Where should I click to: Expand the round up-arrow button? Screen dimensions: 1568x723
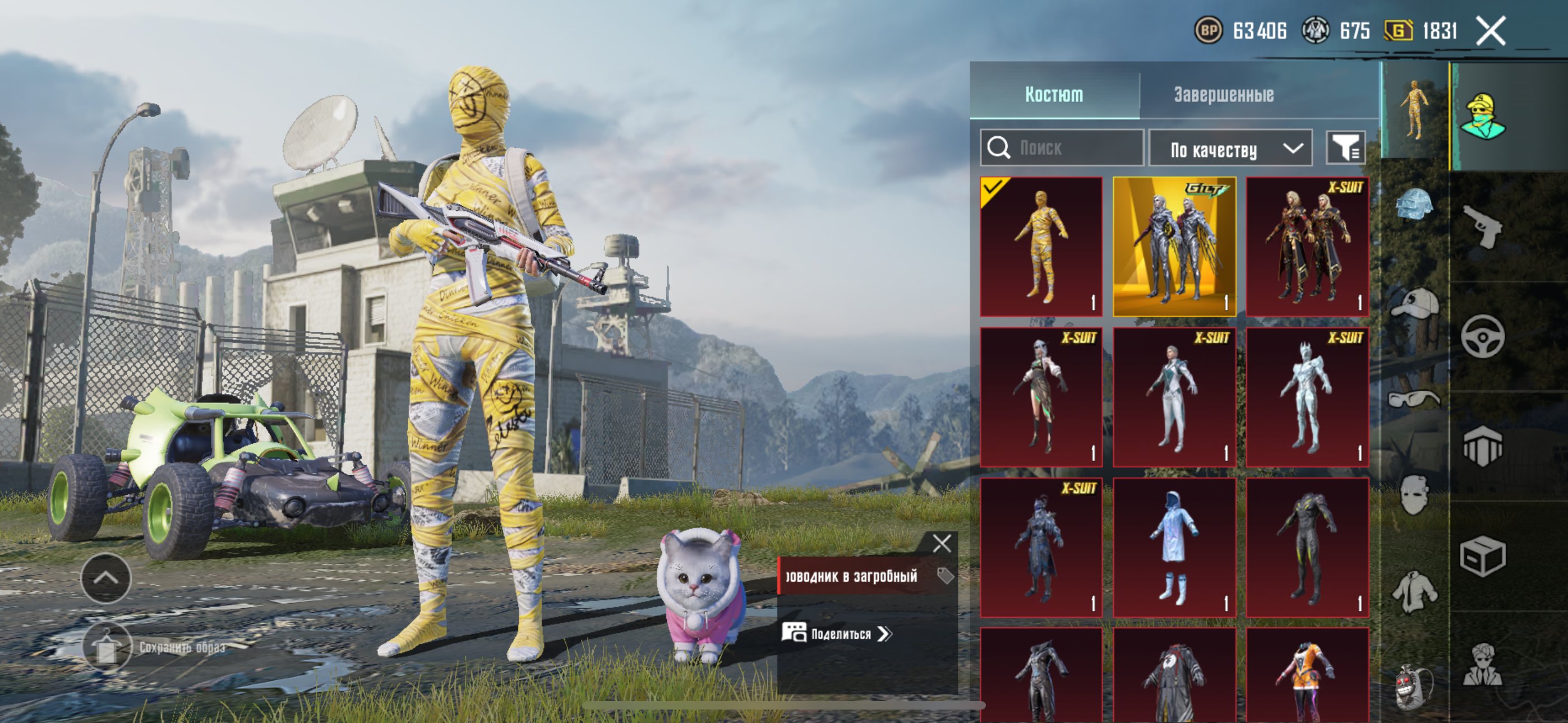(x=106, y=578)
